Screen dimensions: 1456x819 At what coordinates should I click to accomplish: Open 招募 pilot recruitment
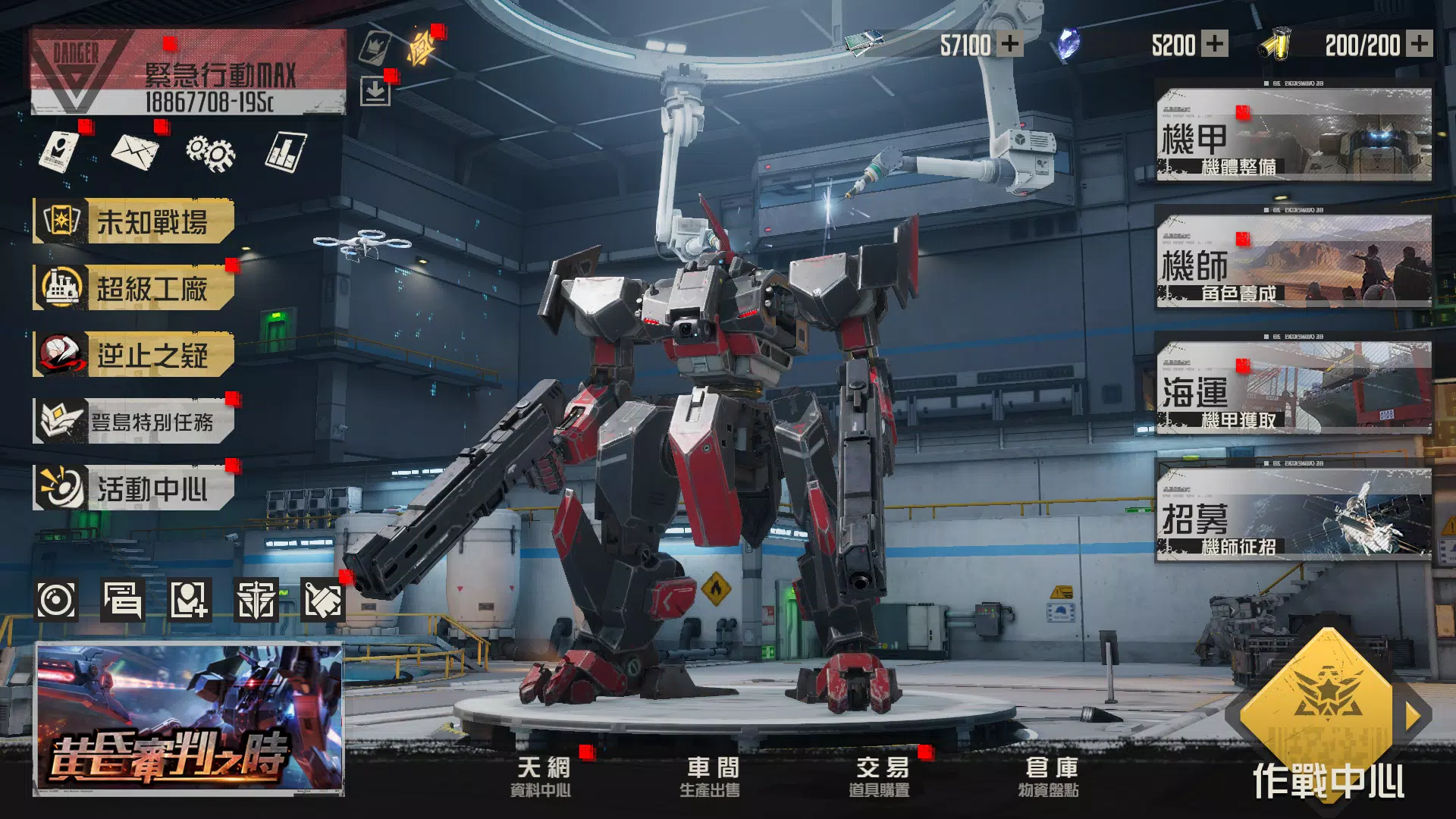pyautogui.click(x=1294, y=515)
